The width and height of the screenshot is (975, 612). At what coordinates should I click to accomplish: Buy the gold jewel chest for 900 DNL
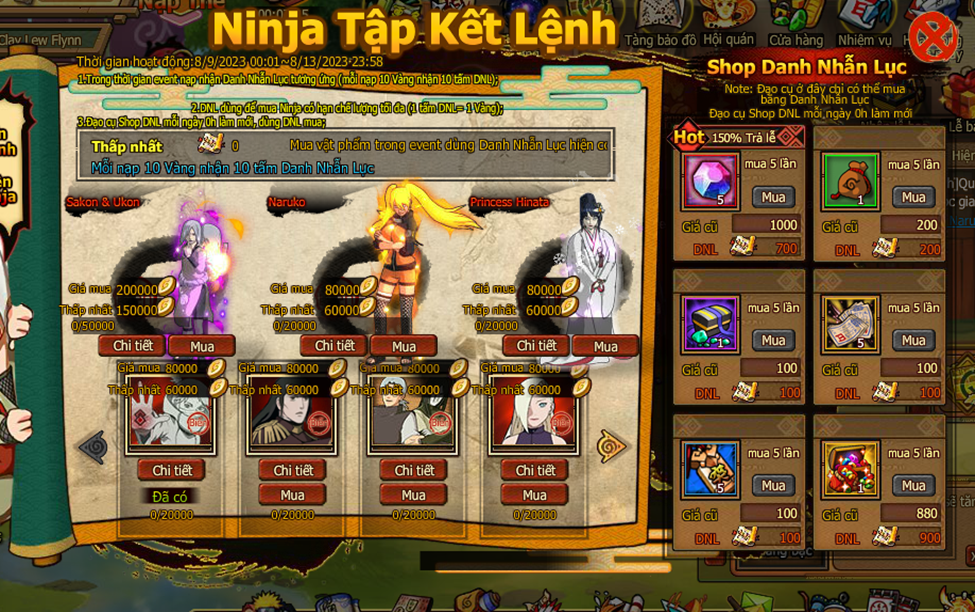pos(913,485)
